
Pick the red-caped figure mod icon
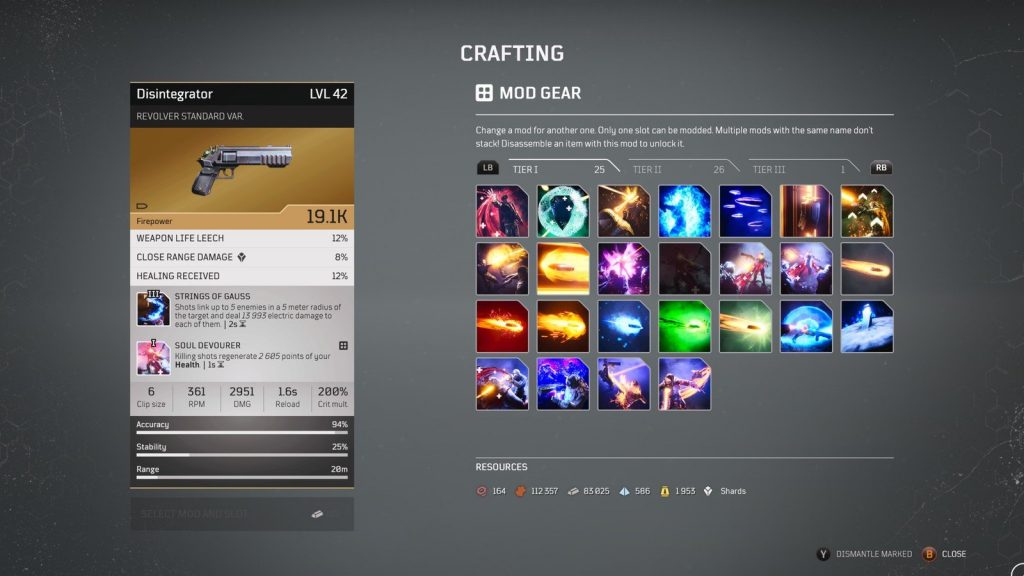coord(502,211)
